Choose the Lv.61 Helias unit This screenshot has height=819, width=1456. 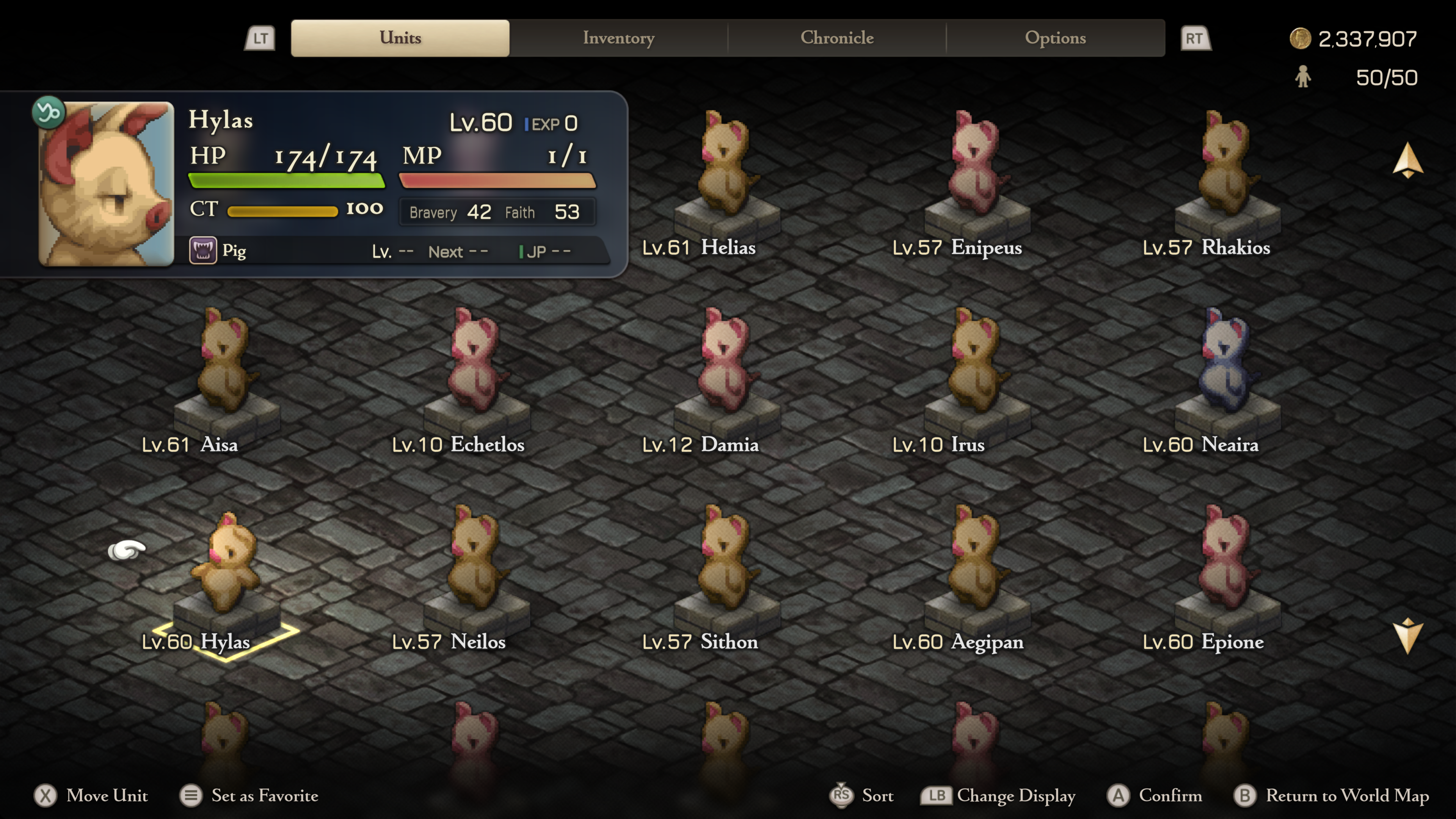tap(726, 169)
